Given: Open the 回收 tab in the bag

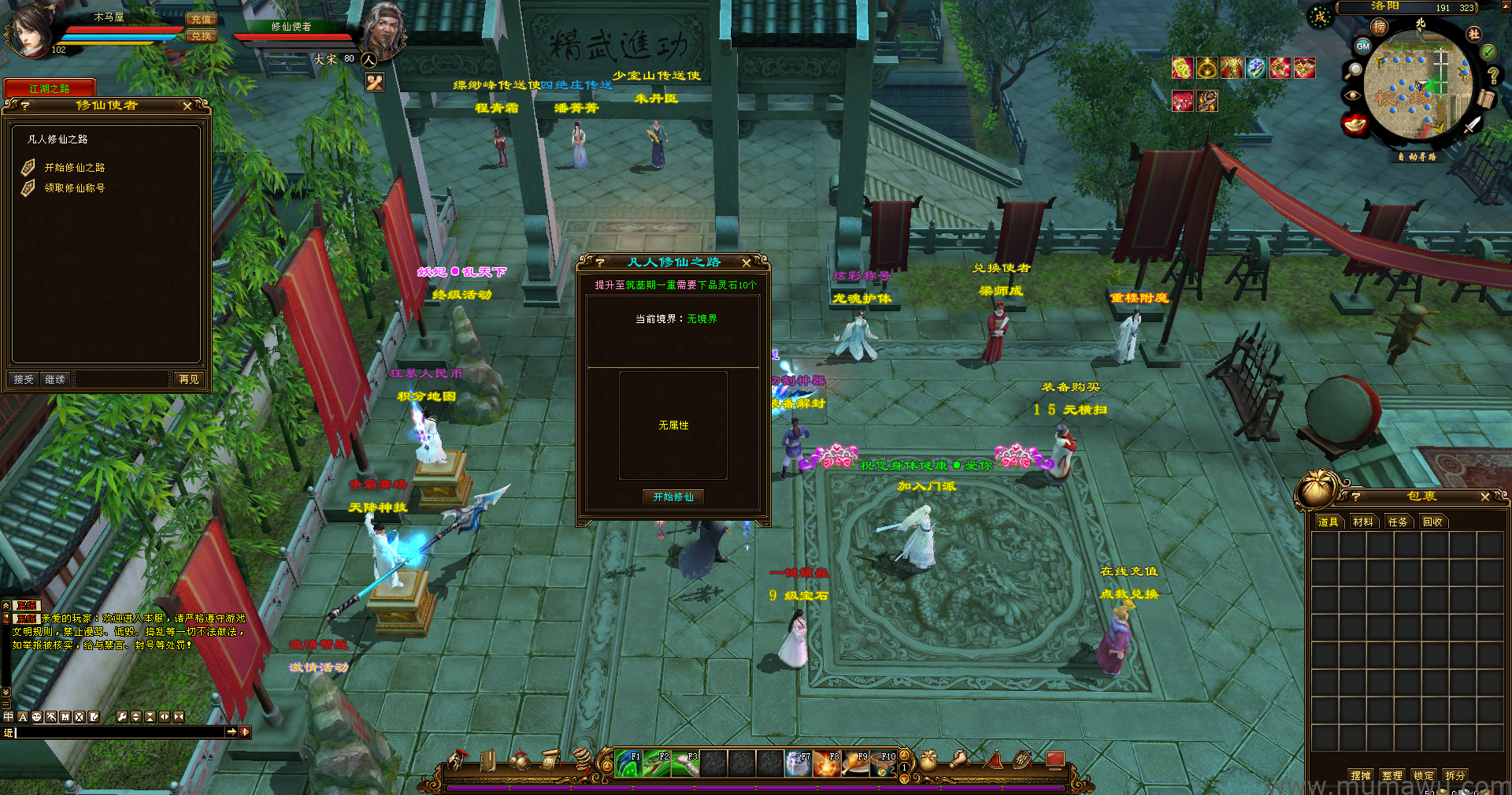Looking at the screenshot, I should [x=1432, y=522].
